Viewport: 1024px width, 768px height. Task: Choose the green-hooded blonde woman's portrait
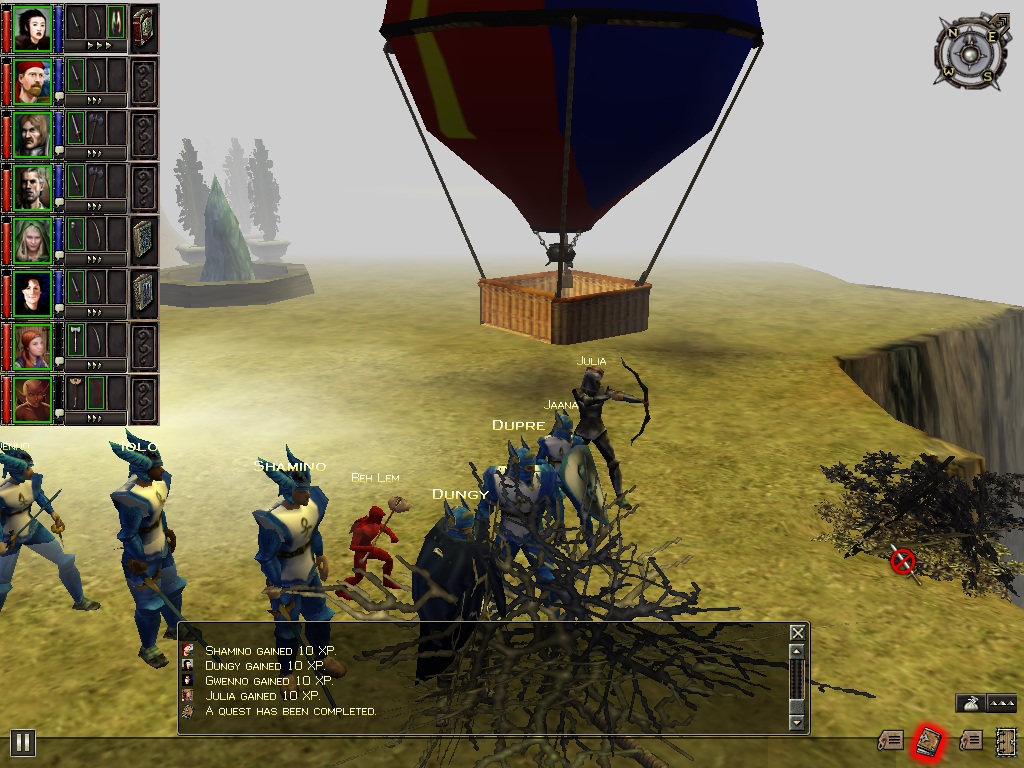(x=33, y=240)
